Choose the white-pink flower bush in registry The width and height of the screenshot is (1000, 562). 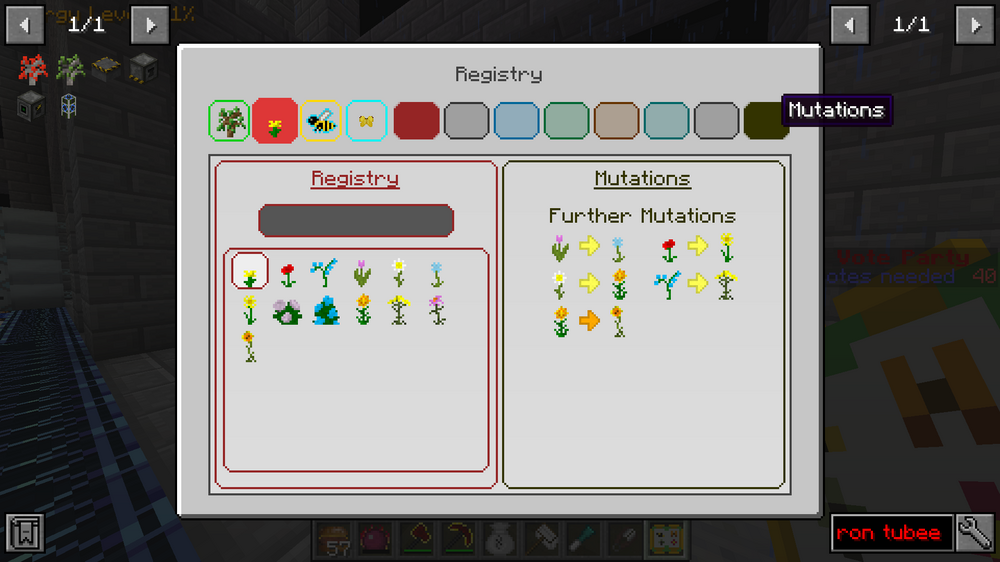pos(288,312)
